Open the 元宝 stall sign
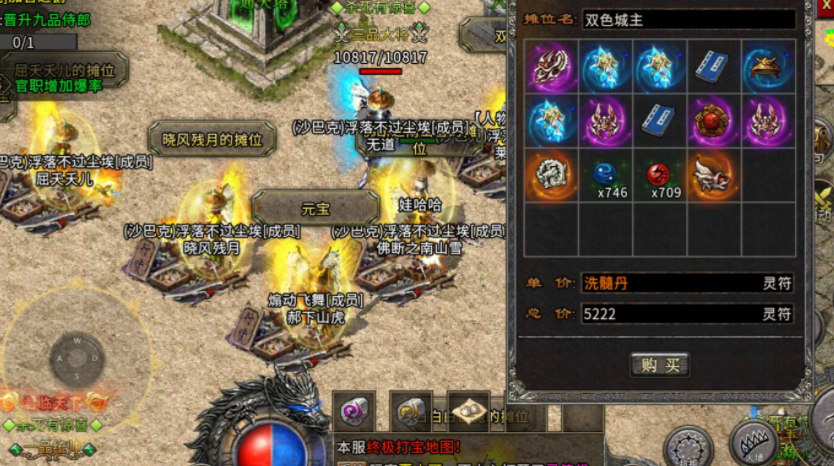This screenshot has width=834, height=466. click(315, 209)
